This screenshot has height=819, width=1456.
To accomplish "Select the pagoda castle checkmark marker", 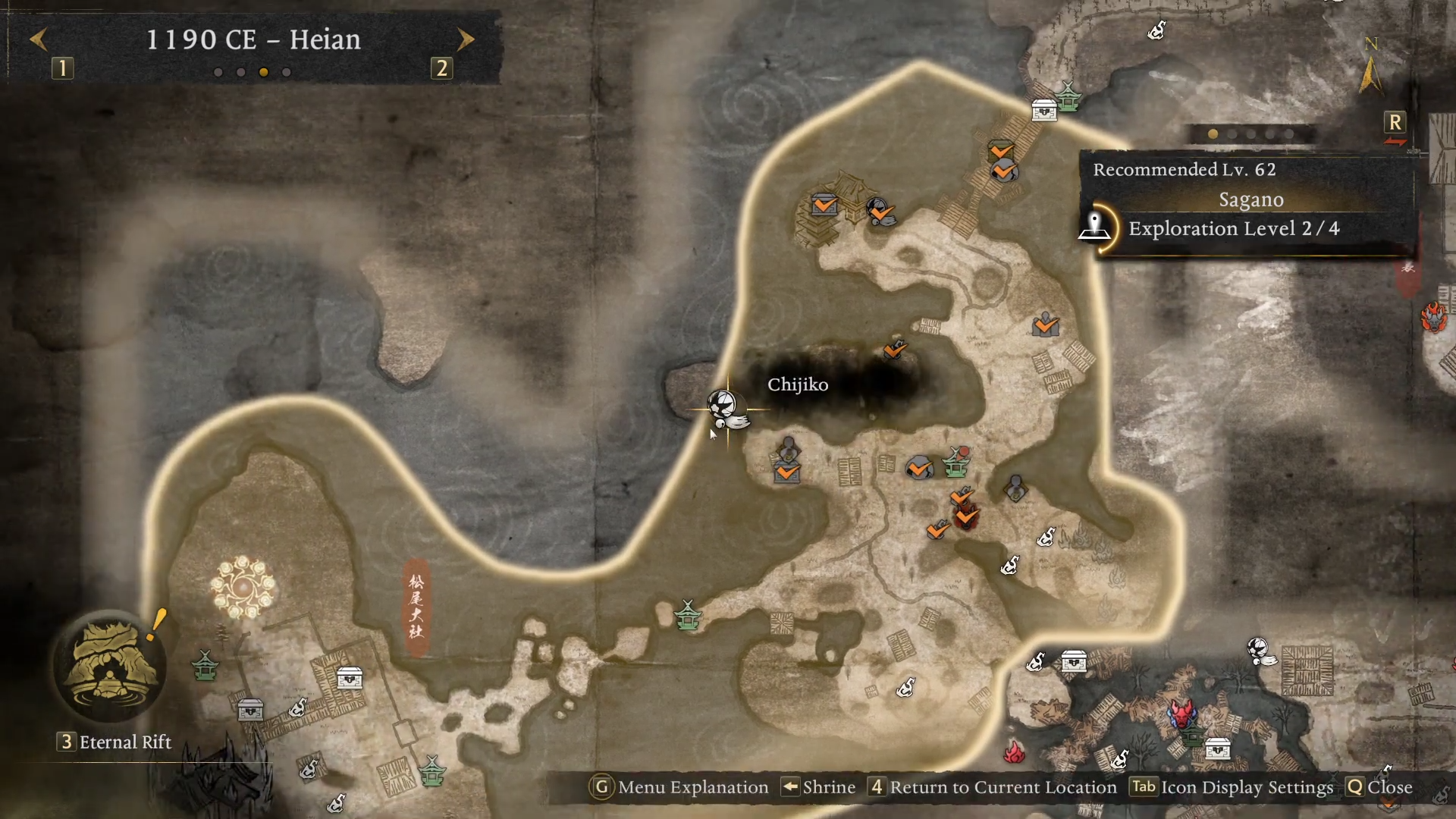I will click(824, 205).
